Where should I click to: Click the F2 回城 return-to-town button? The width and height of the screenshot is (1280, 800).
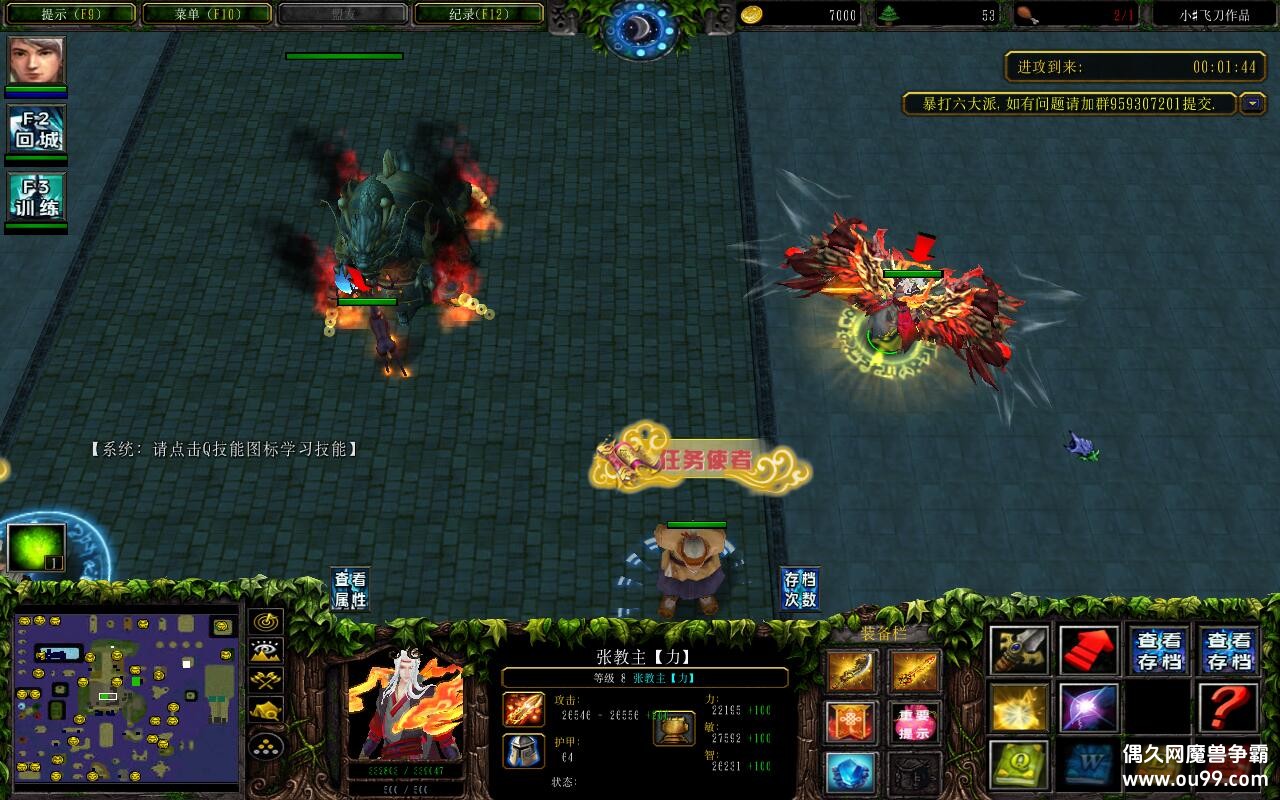pos(37,131)
